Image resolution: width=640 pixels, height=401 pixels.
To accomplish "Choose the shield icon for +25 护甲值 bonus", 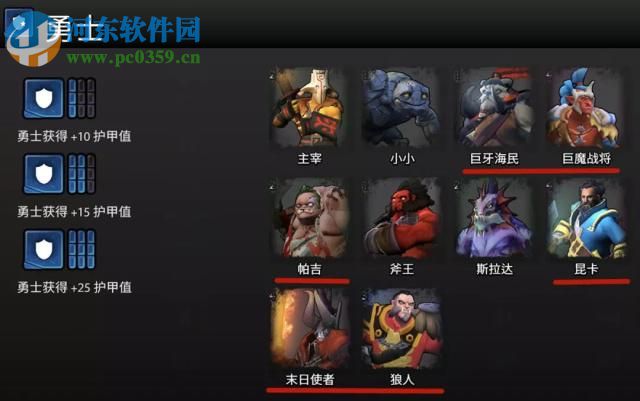I will tap(43, 250).
